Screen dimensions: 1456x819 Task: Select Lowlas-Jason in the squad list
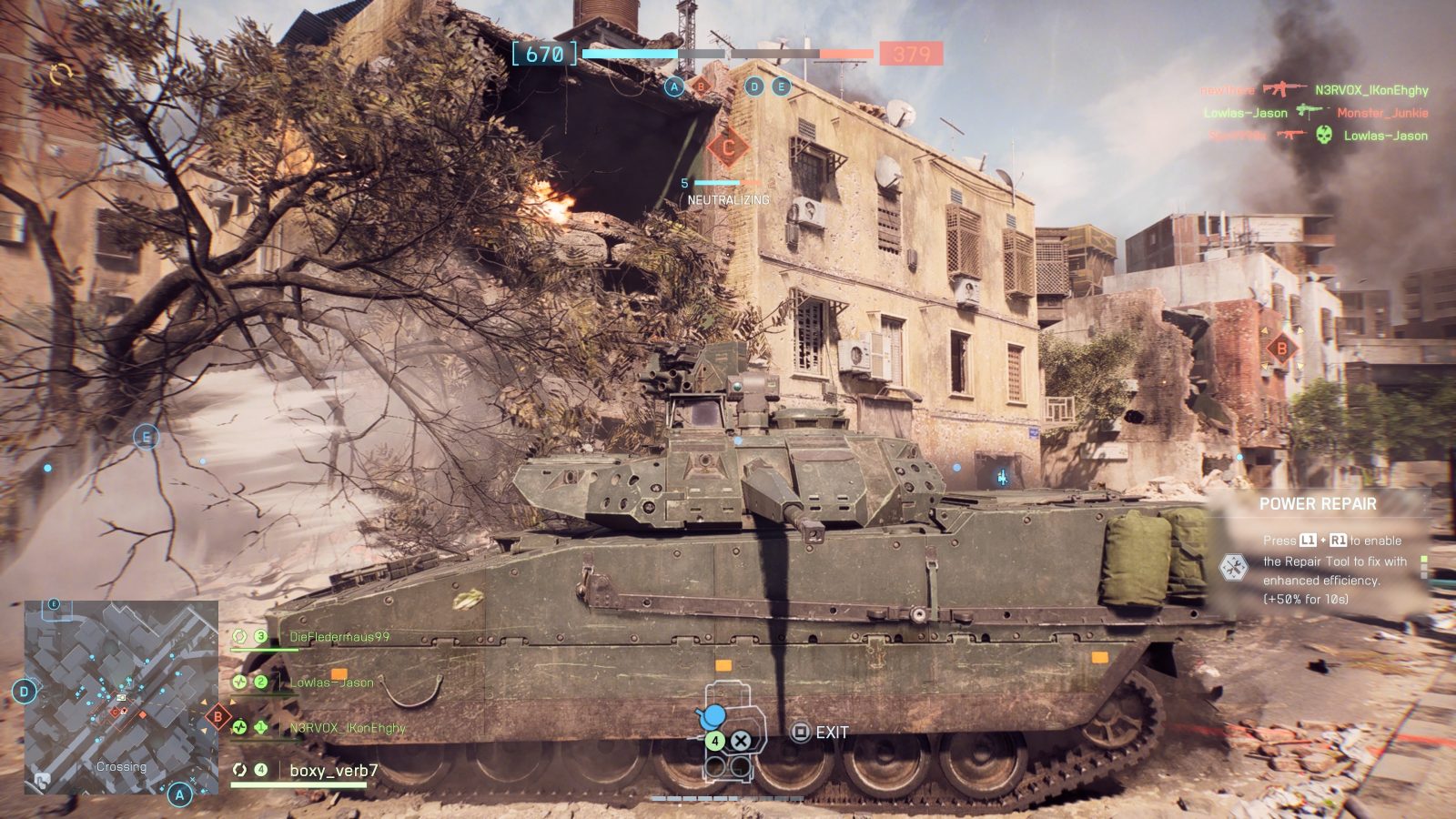(331, 682)
